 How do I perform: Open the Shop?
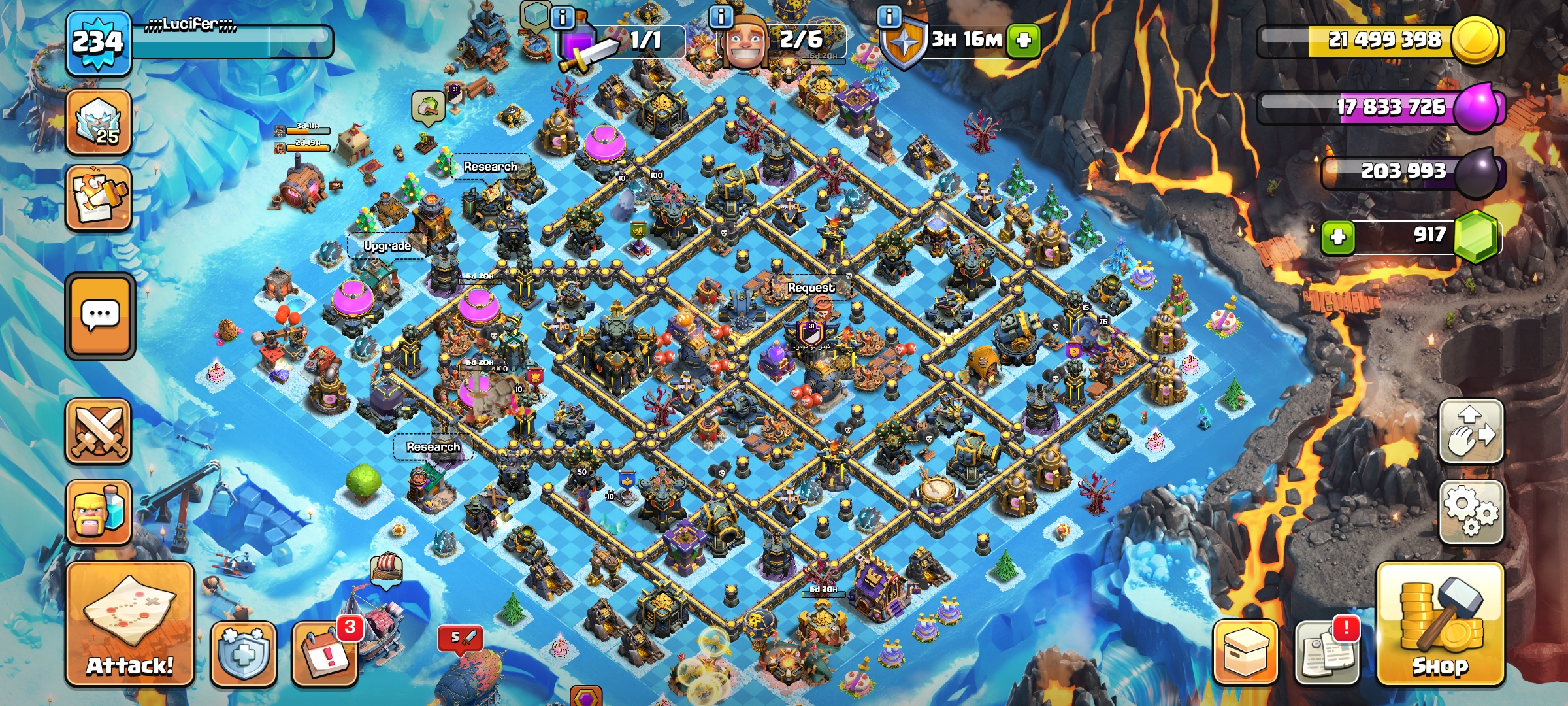click(x=1440, y=624)
